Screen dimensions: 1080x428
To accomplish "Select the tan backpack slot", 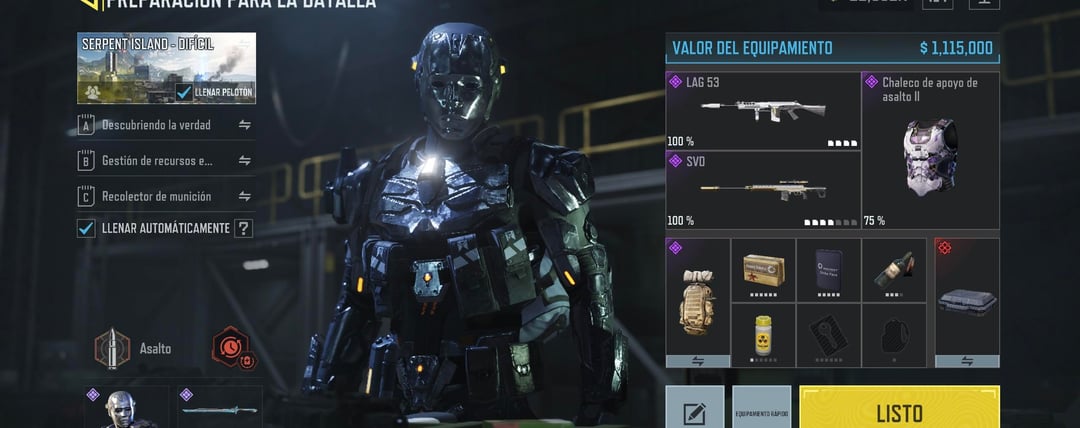I will 697,295.
